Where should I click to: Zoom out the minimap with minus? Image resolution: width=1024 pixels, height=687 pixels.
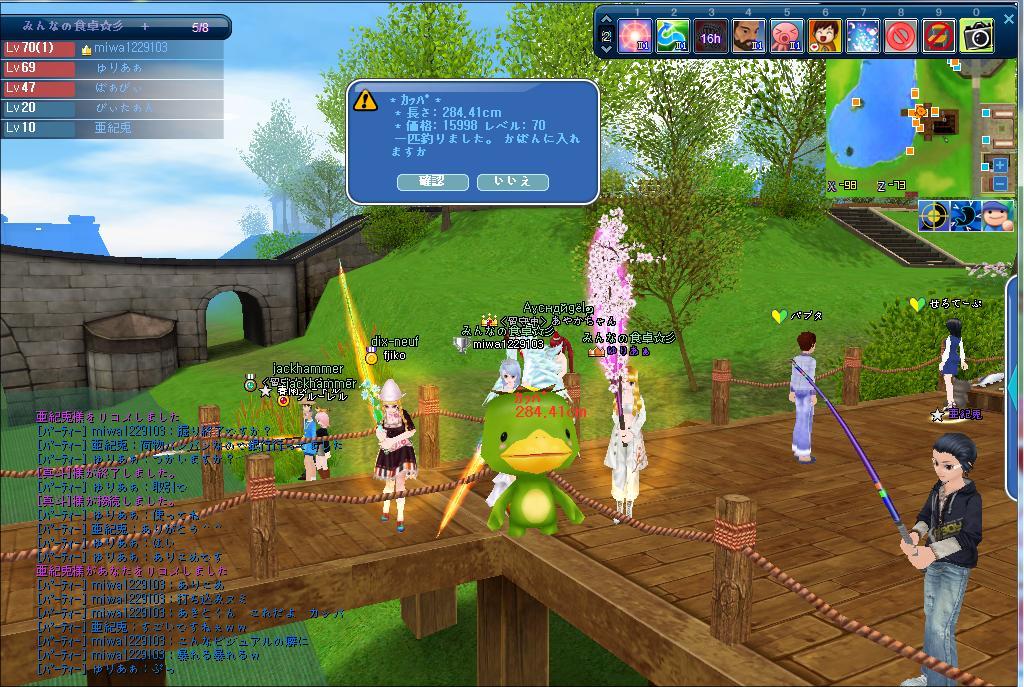[1000, 183]
